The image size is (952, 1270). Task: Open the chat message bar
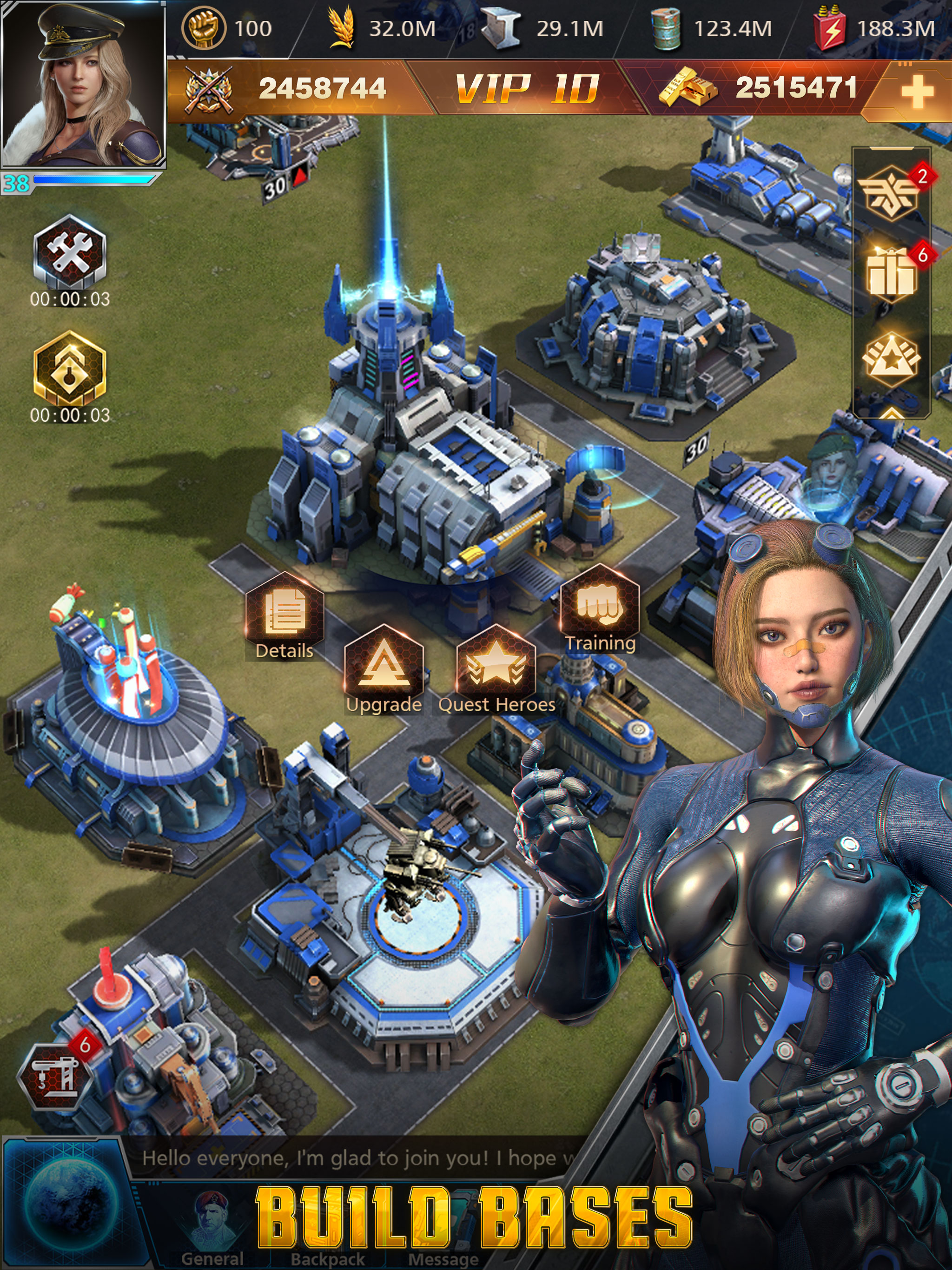pyautogui.click(x=356, y=1158)
